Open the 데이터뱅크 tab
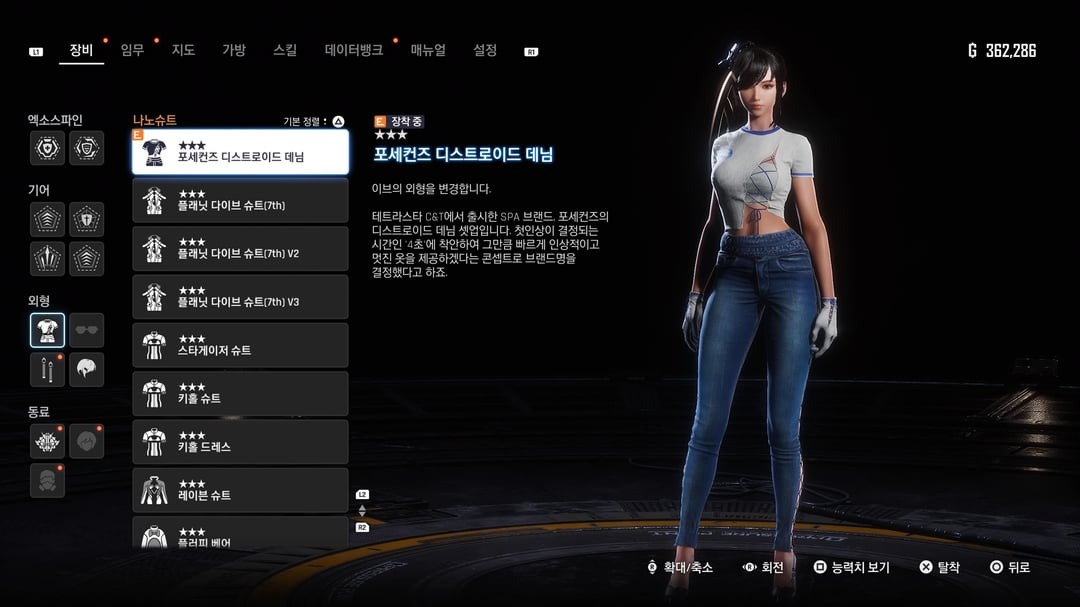 [x=353, y=50]
